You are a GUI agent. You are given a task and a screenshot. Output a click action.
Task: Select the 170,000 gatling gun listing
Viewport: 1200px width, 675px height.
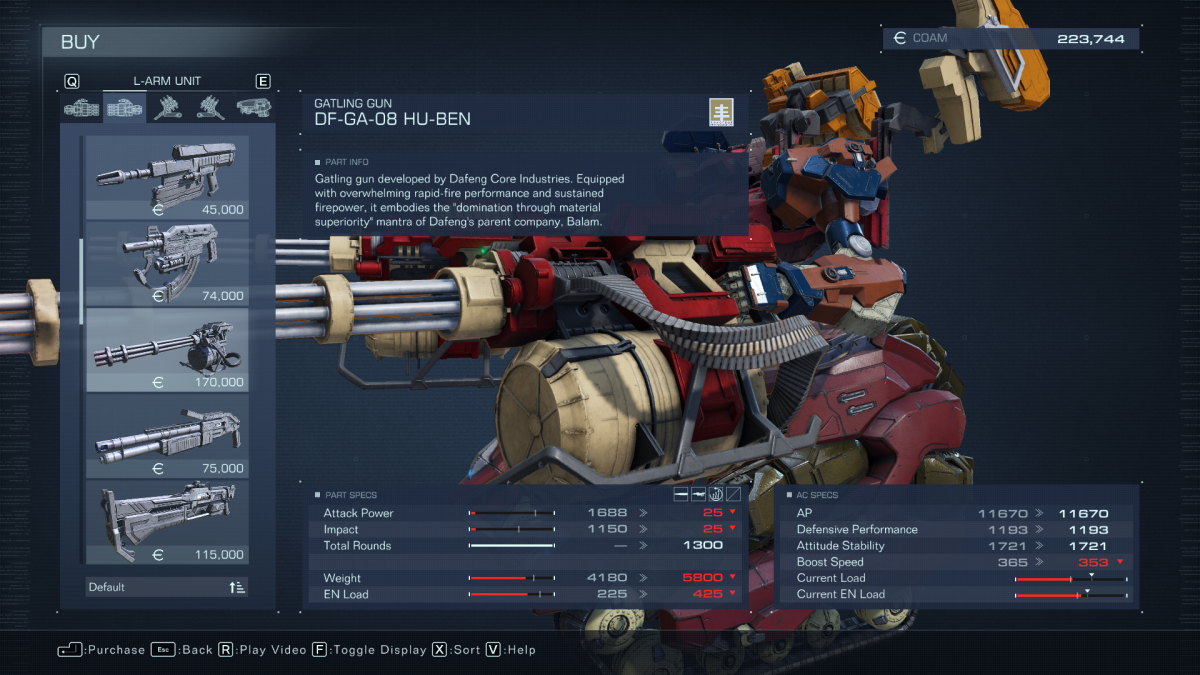(167, 350)
